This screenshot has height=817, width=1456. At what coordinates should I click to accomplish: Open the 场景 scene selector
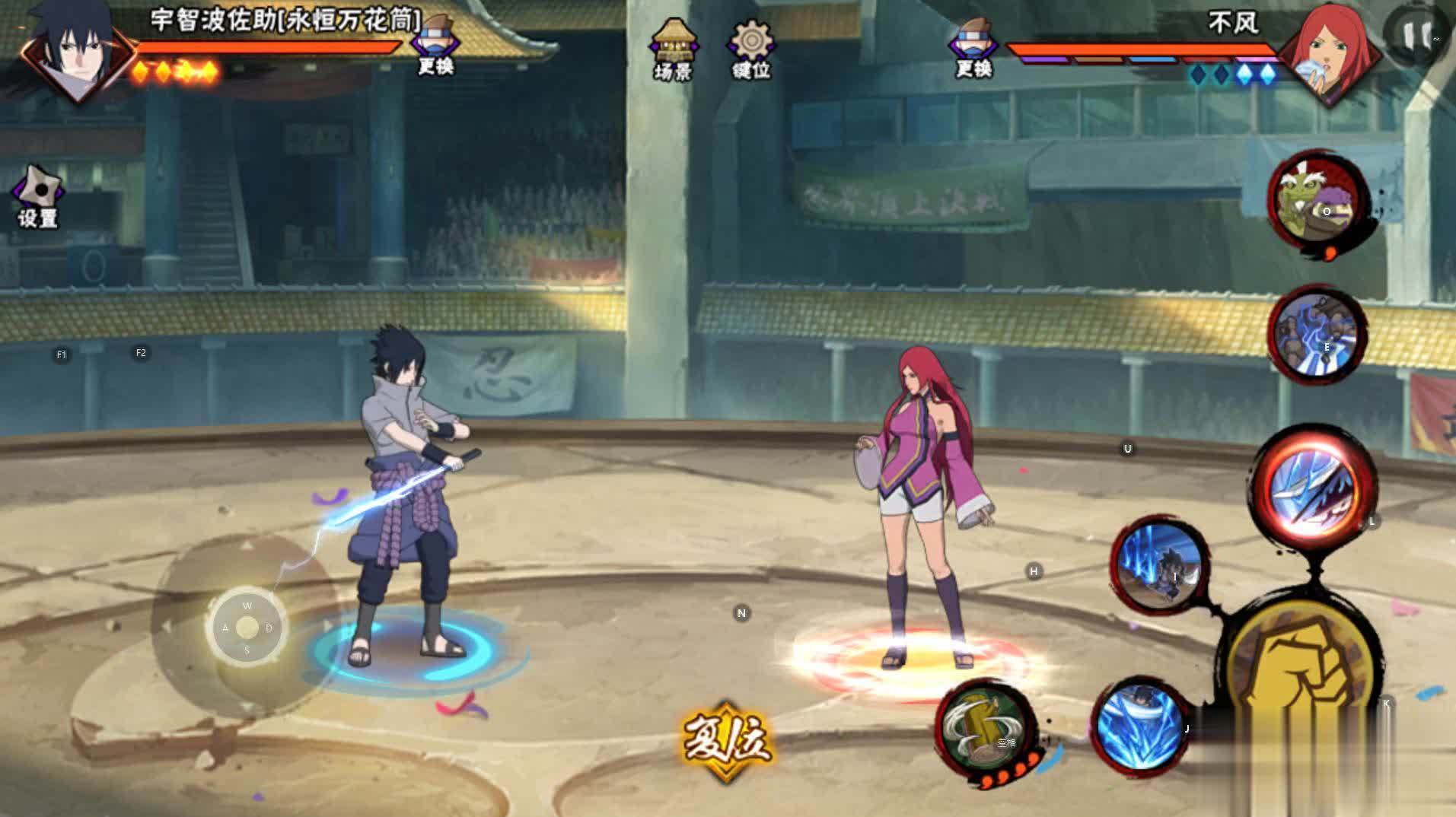click(x=673, y=49)
